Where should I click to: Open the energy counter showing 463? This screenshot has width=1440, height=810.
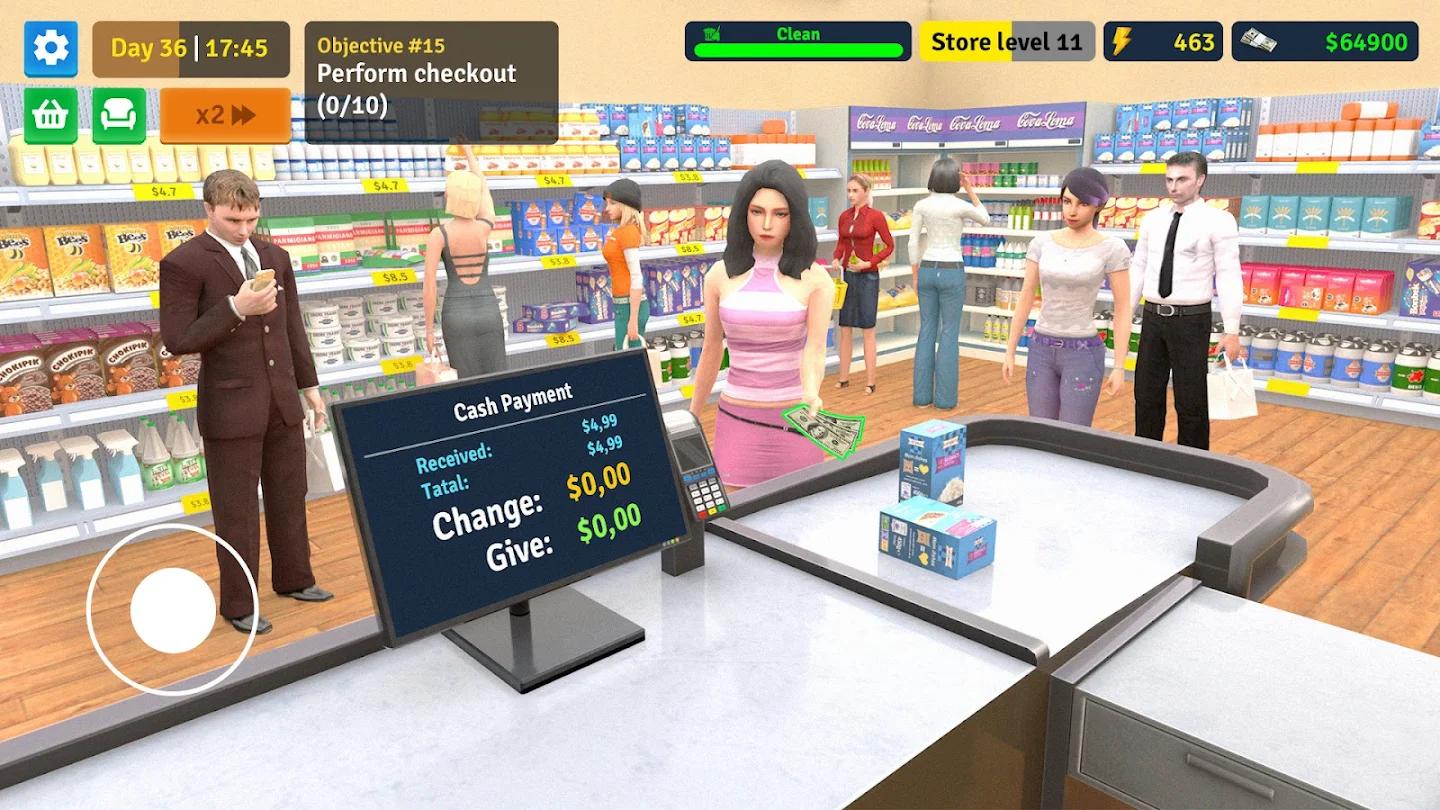tap(1192, 41)
